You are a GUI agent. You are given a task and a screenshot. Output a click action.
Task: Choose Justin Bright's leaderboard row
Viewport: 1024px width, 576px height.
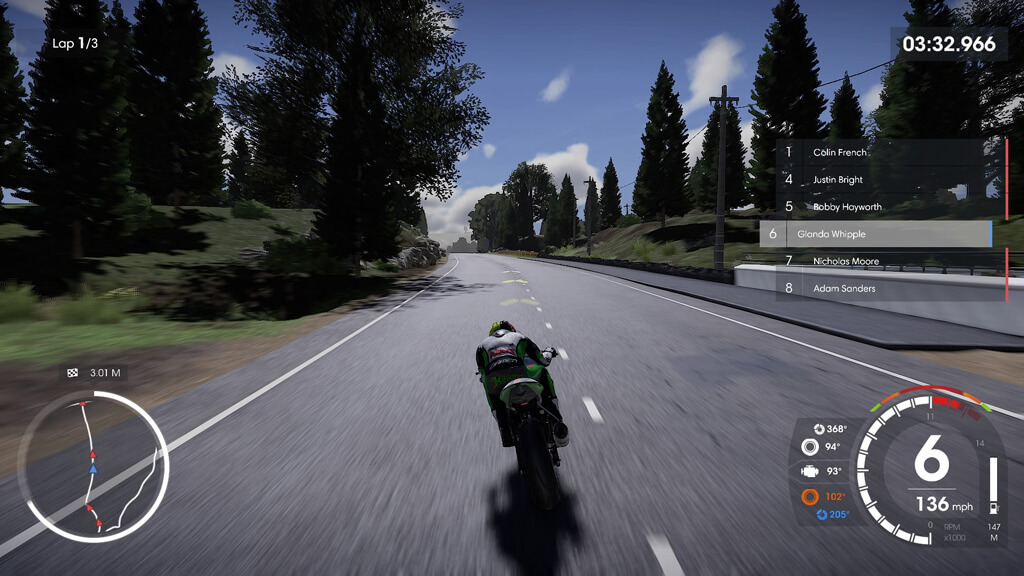point(880,180)
